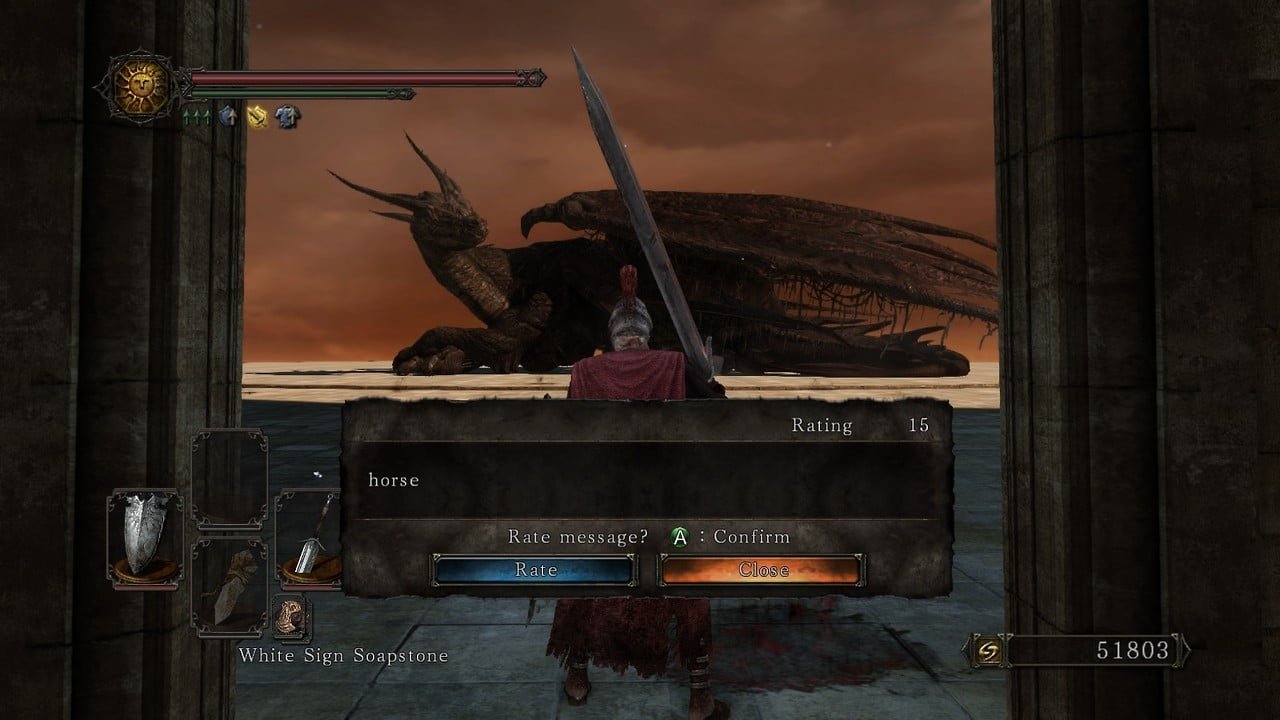This screenshot has height=720, width=1280.
Task: Select the silver shield equipment slot
Action: tap(144, 538)
